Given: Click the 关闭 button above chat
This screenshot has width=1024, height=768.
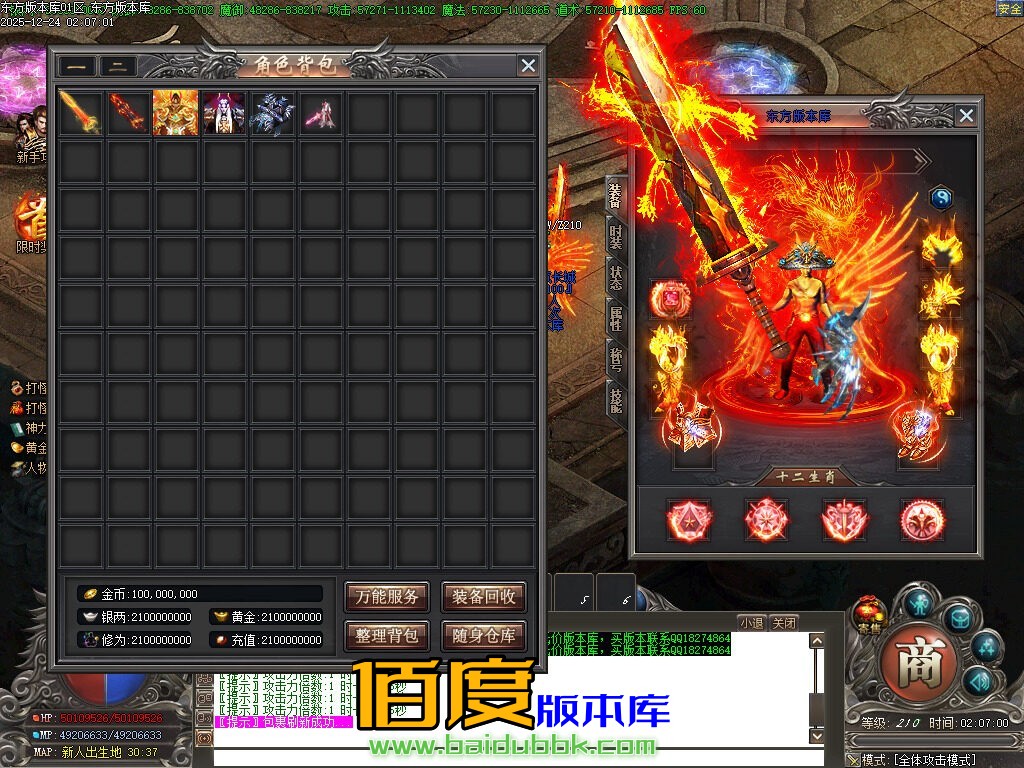Looking at the screenshot, I should (785, 622).
